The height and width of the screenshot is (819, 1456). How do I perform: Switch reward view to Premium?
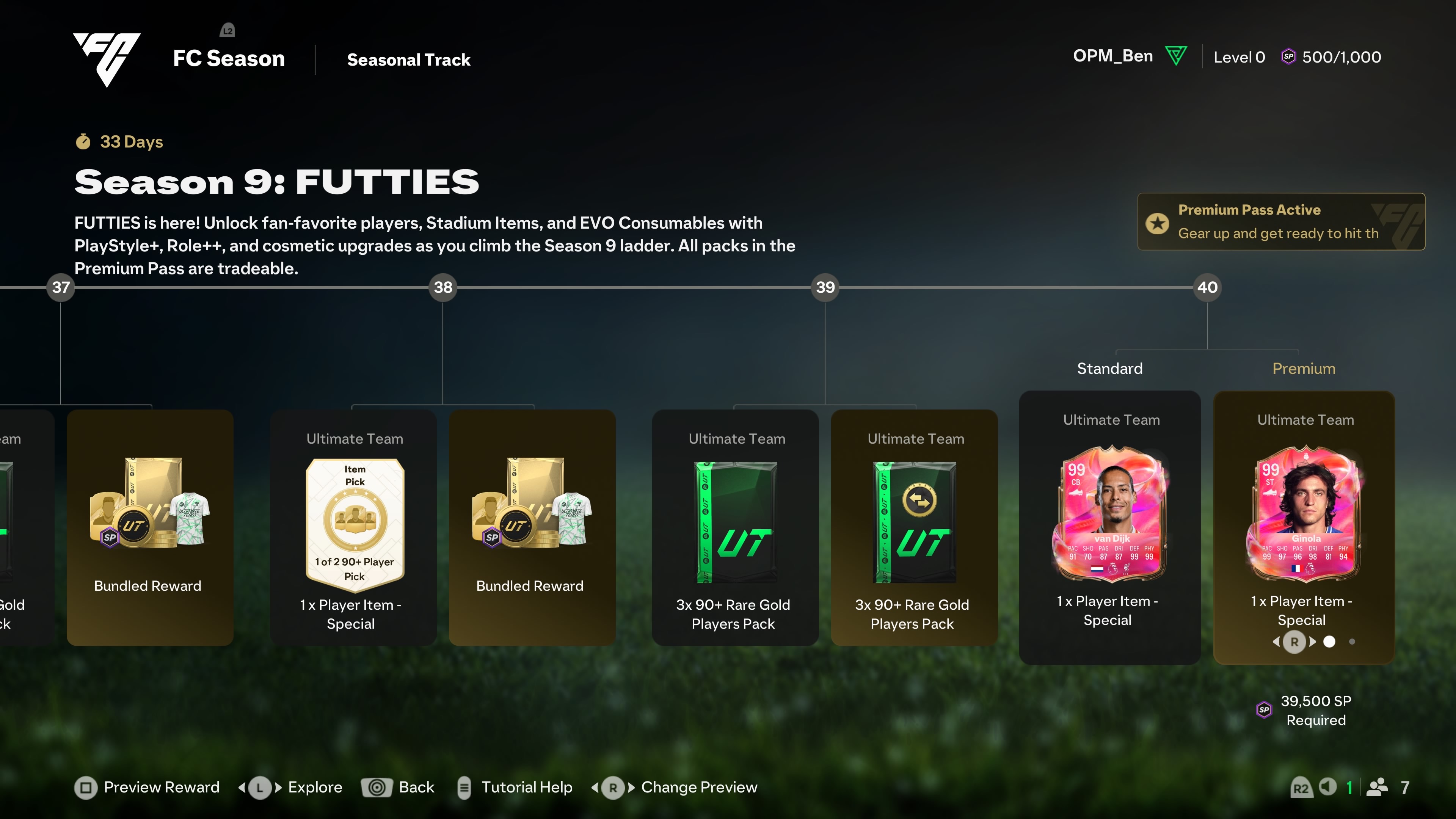pos(1304,368)
